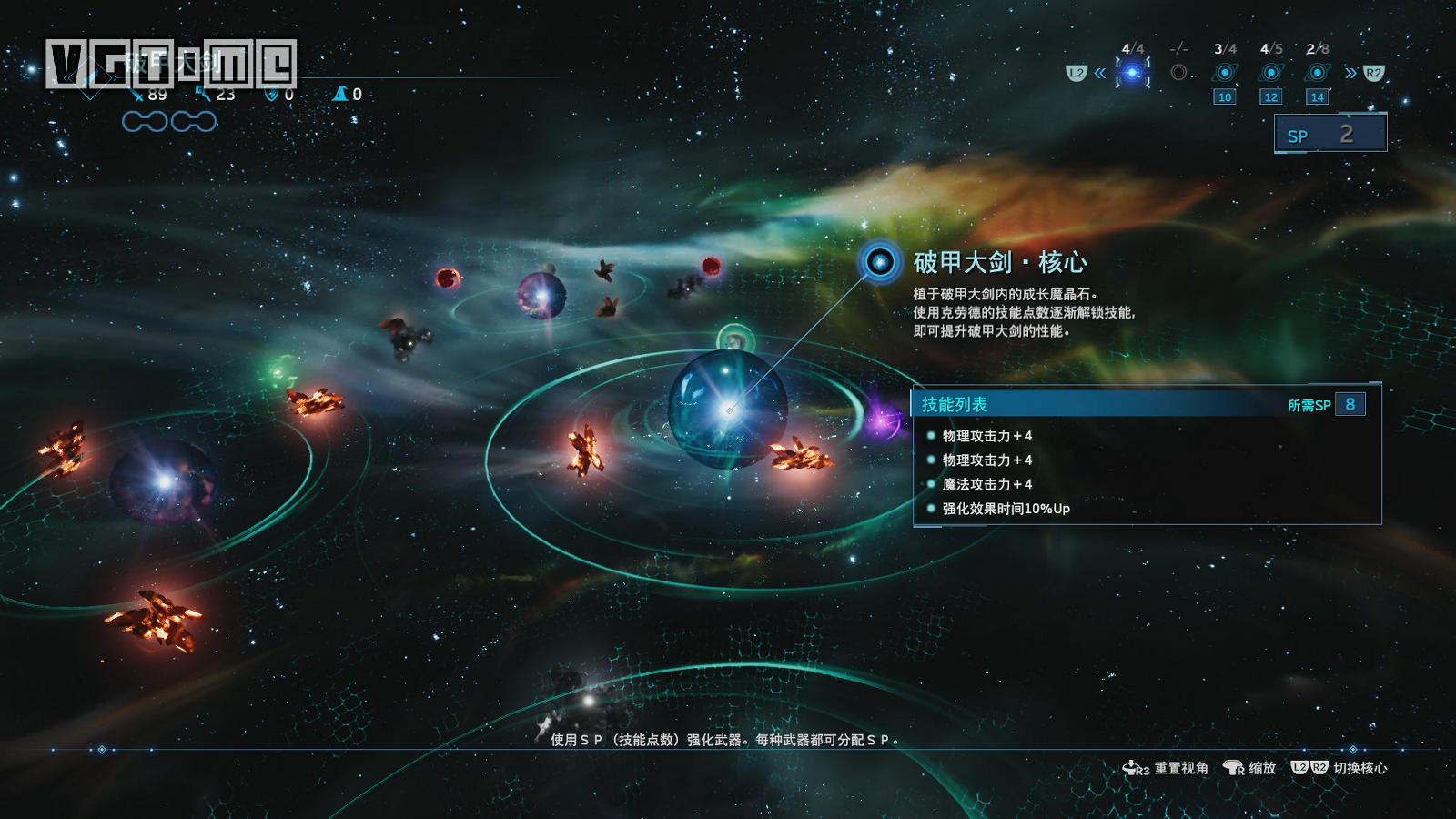This screenshot has width=1456, height=819.
Task: Click the 切换核心 switch core control
Action: pos(1345,769)
